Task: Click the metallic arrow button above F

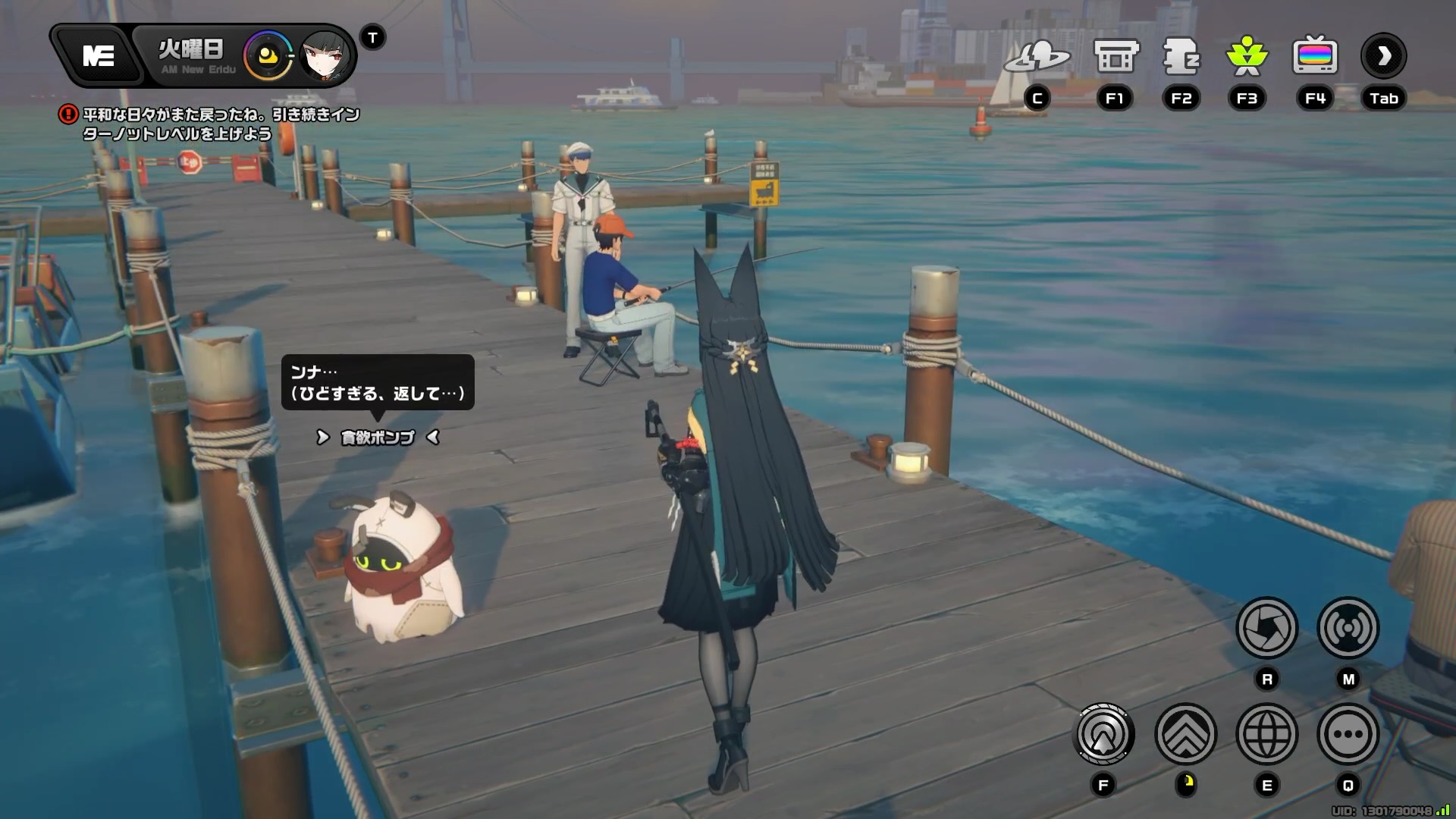Action: 1104,734
